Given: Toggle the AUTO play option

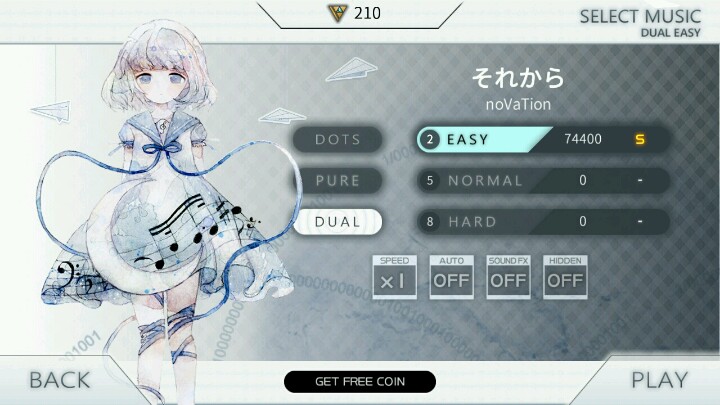Looking at the screenshot, I should tap(451, 276).
